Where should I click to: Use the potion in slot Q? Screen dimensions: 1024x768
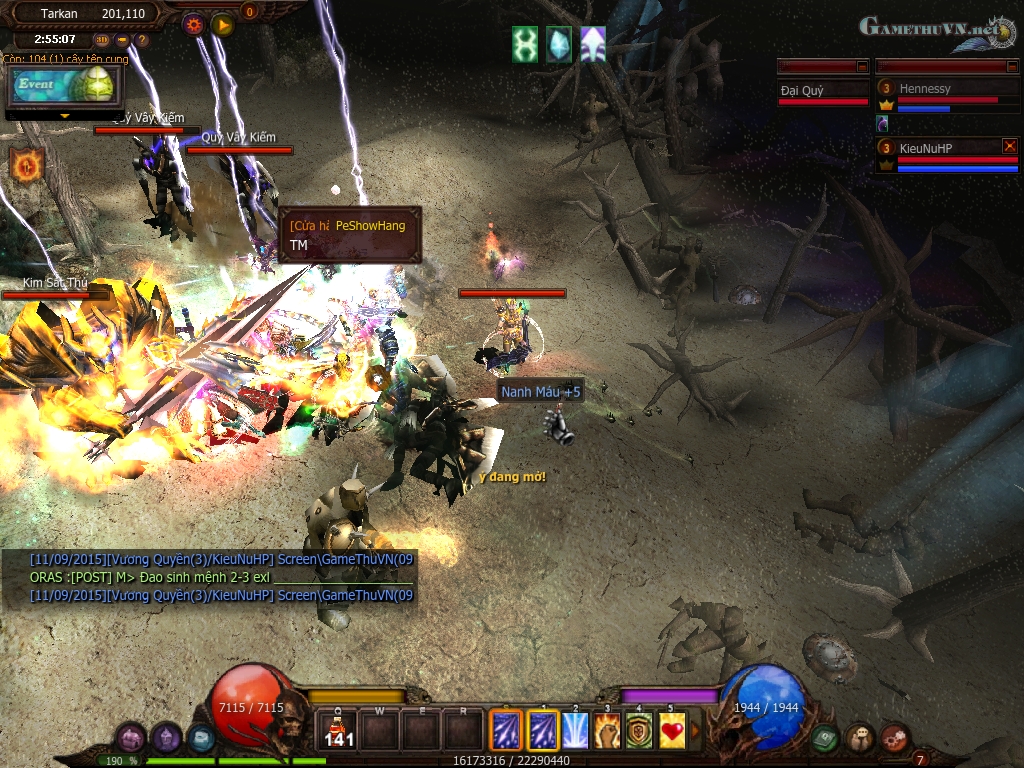click(x=339, y=731)
